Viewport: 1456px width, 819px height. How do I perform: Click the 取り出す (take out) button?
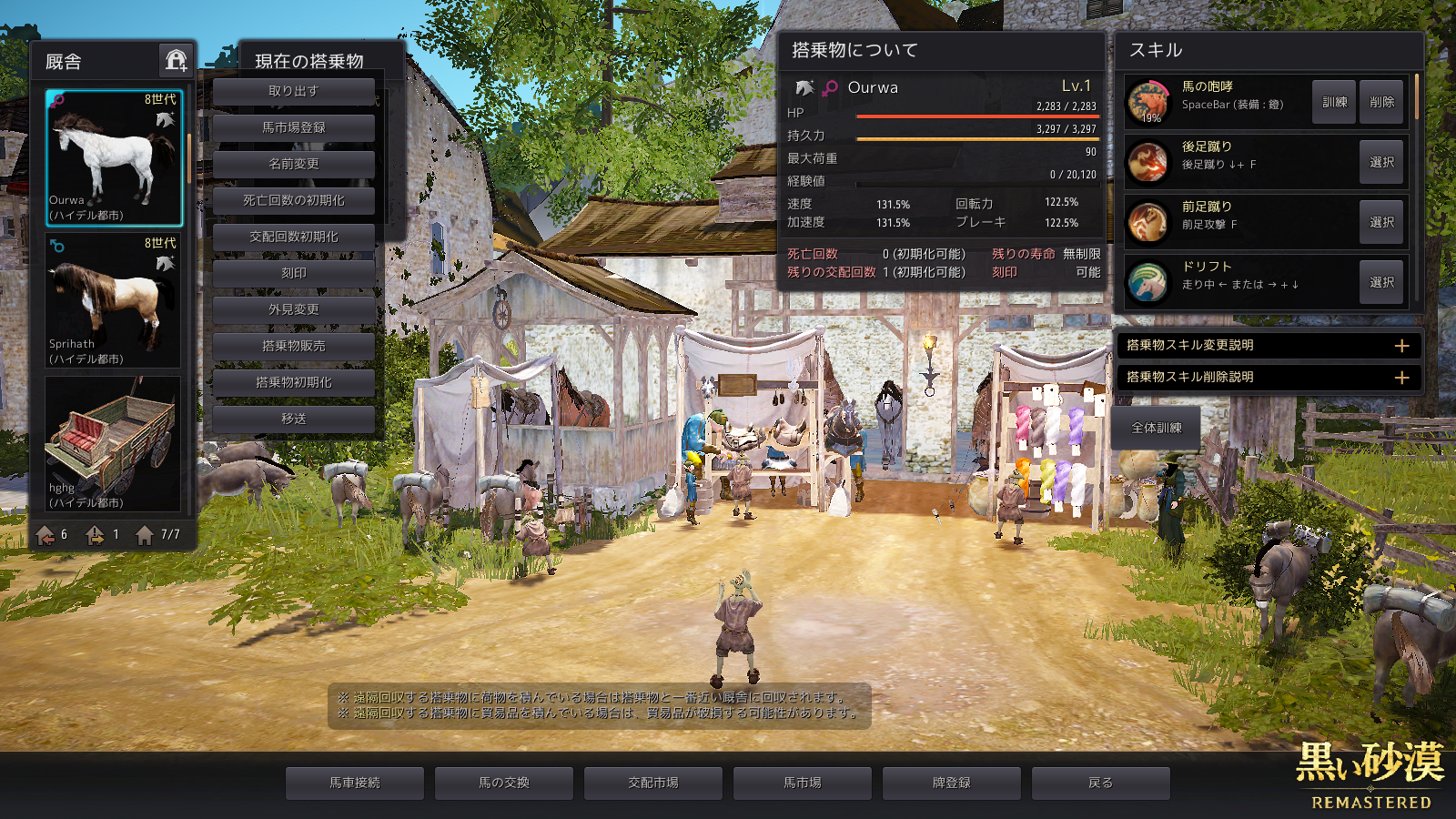coord(293,91)
